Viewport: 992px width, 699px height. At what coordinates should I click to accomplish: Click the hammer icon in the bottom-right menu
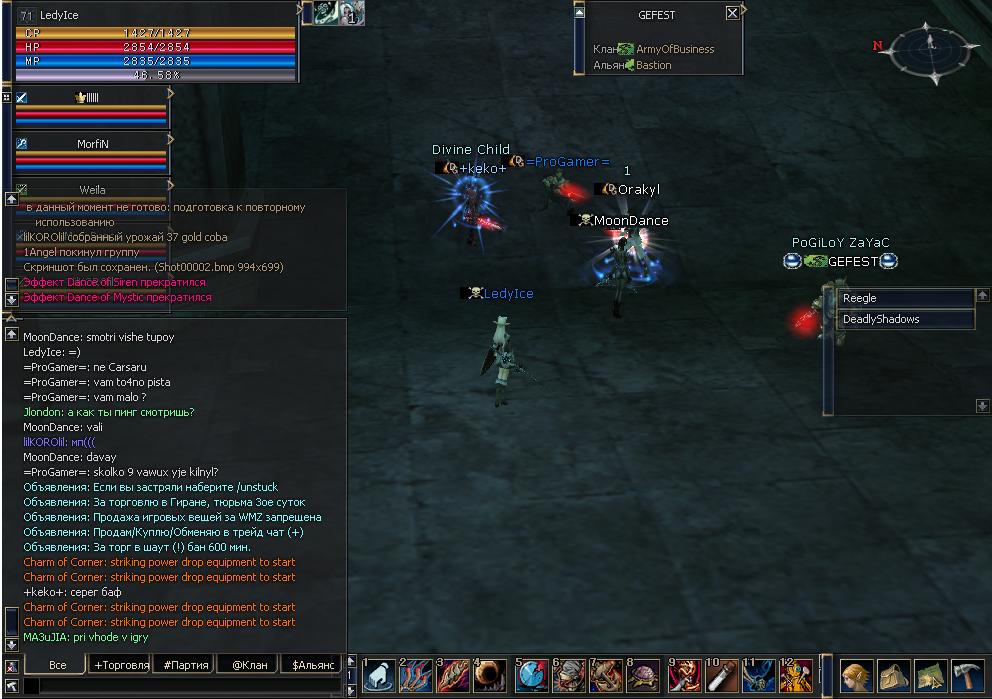point(967,677)
